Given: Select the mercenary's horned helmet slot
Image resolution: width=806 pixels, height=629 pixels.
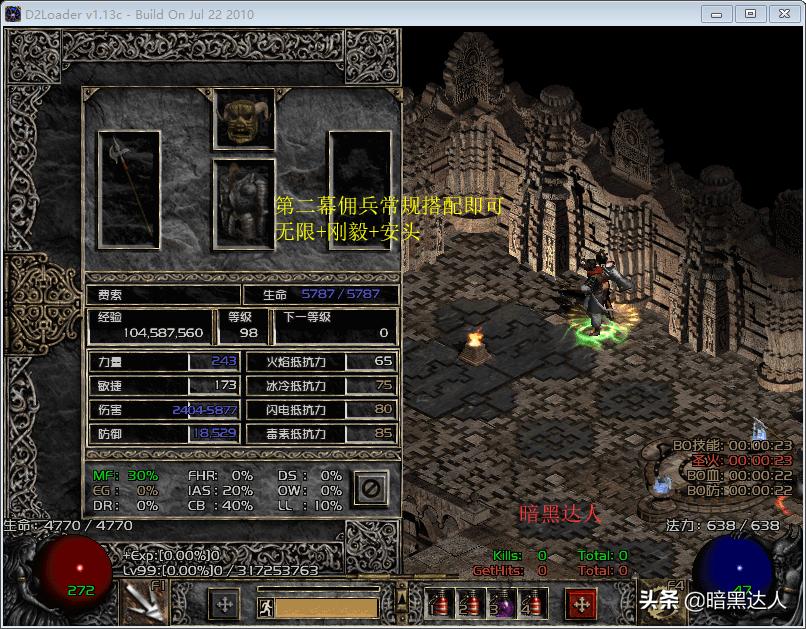Looking at the screenshot, I should pos(244,118).
